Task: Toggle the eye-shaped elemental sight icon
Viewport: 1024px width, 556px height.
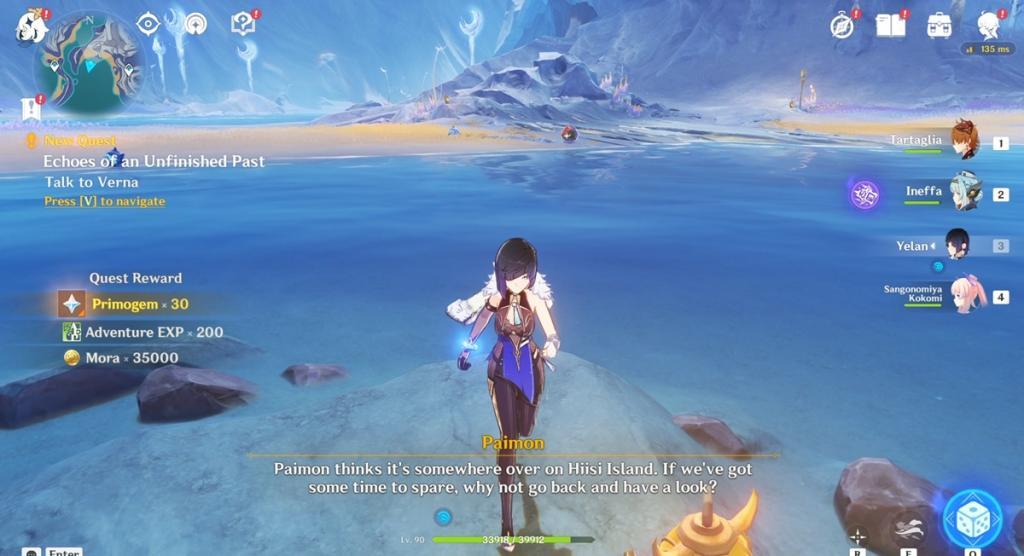Action: coord(149,23)
